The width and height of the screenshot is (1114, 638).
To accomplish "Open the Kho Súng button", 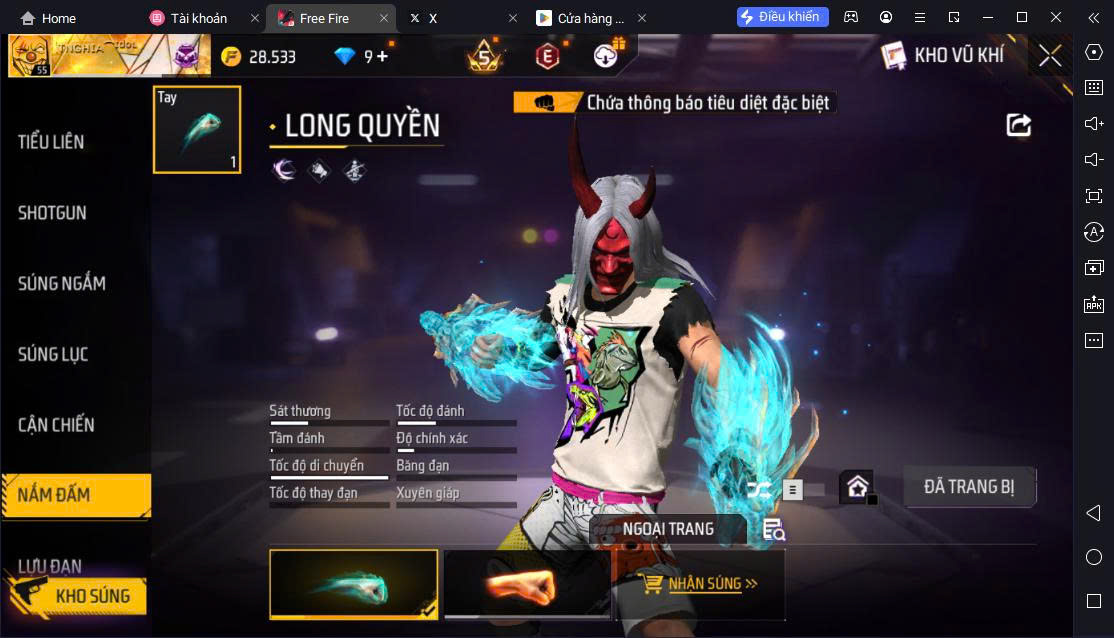I will (x=78, y=596).
